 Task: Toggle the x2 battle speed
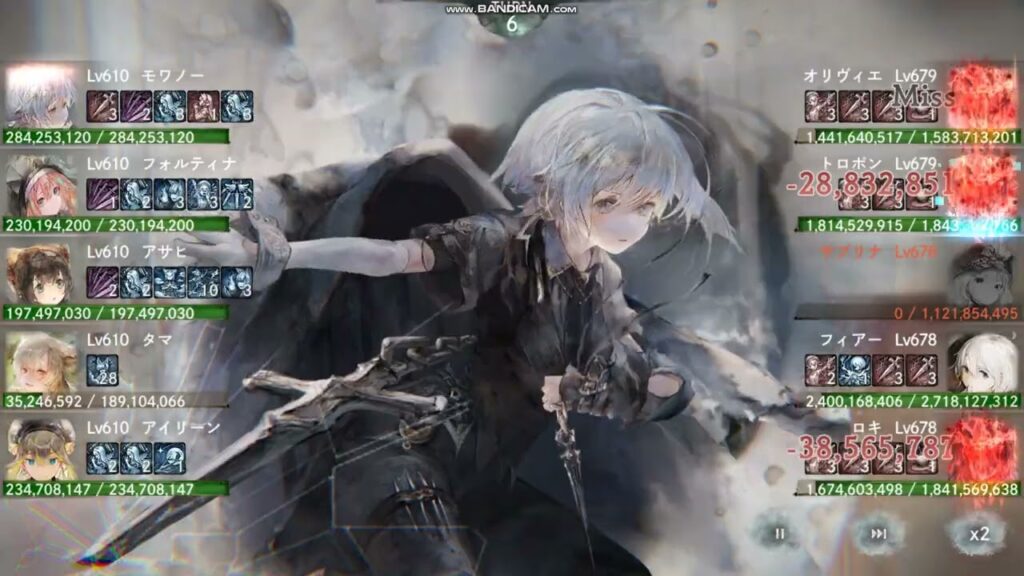pyautogui.click(x=978, y=533)
